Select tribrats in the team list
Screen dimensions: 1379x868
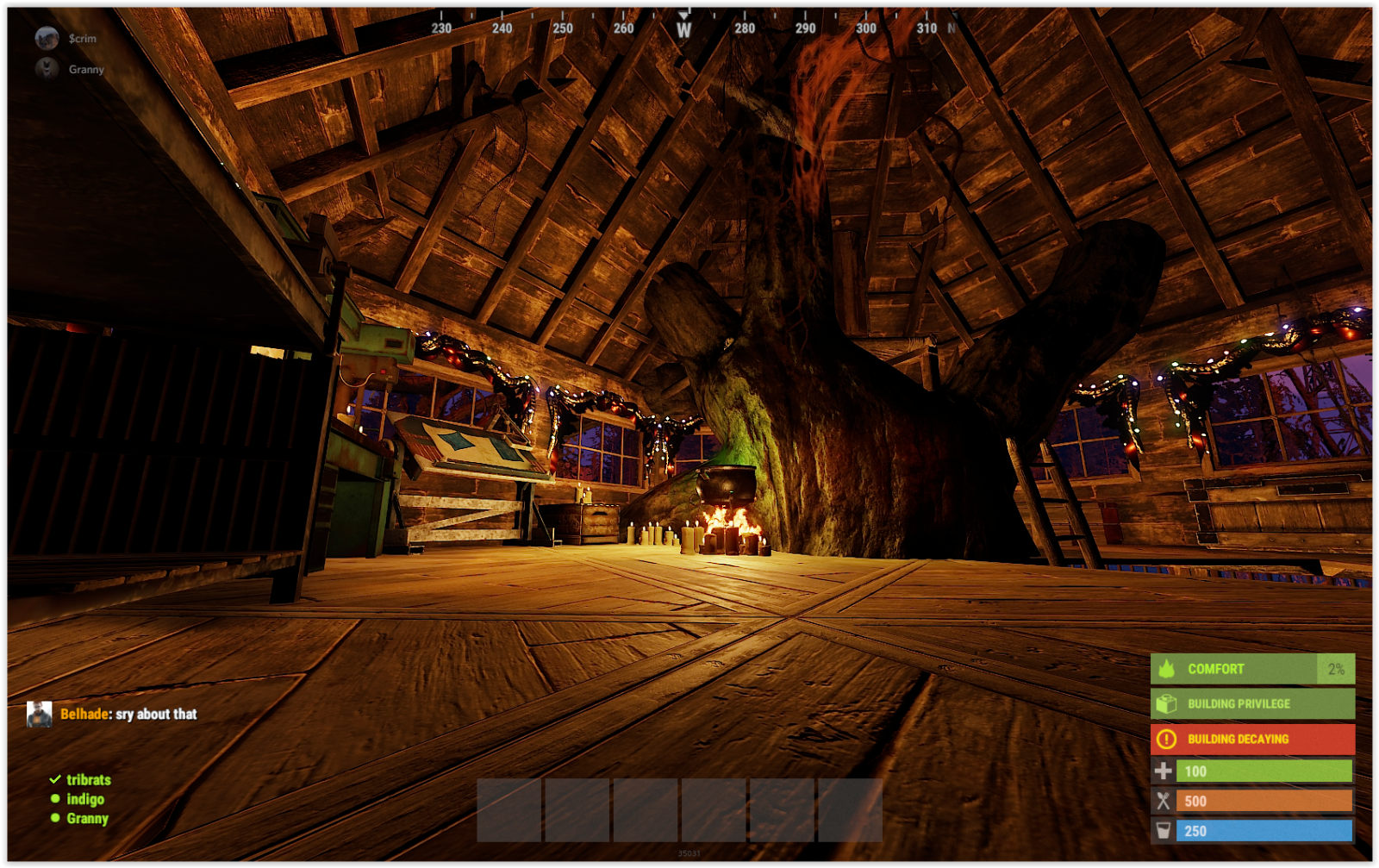click(x=88, y=779)
